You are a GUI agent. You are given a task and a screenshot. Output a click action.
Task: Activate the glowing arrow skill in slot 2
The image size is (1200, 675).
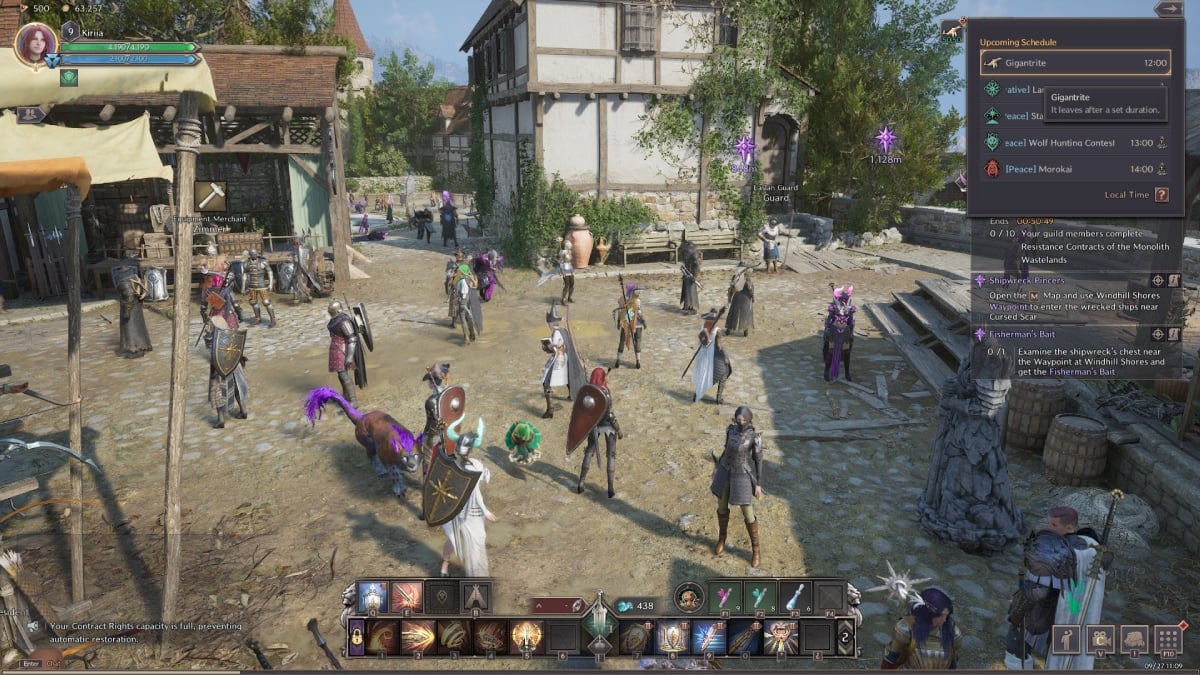pyautogui.click(x=418, y=636)
